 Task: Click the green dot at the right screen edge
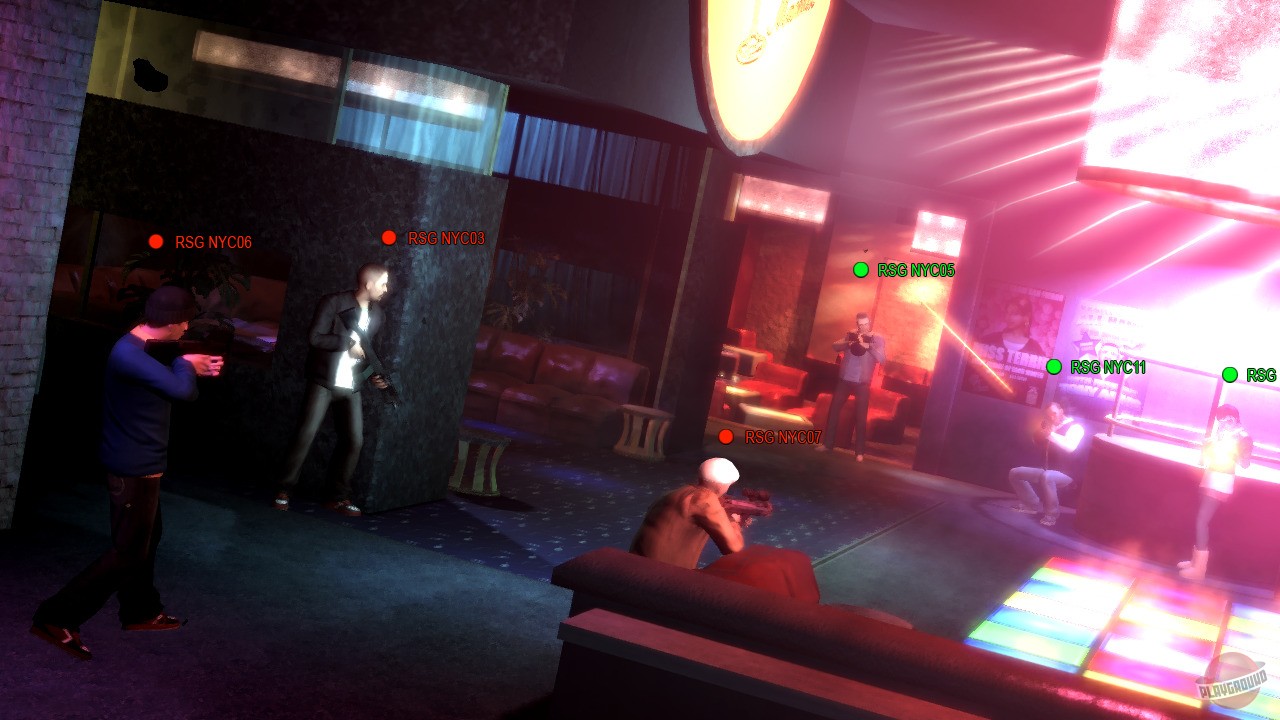coord(1232,374)
